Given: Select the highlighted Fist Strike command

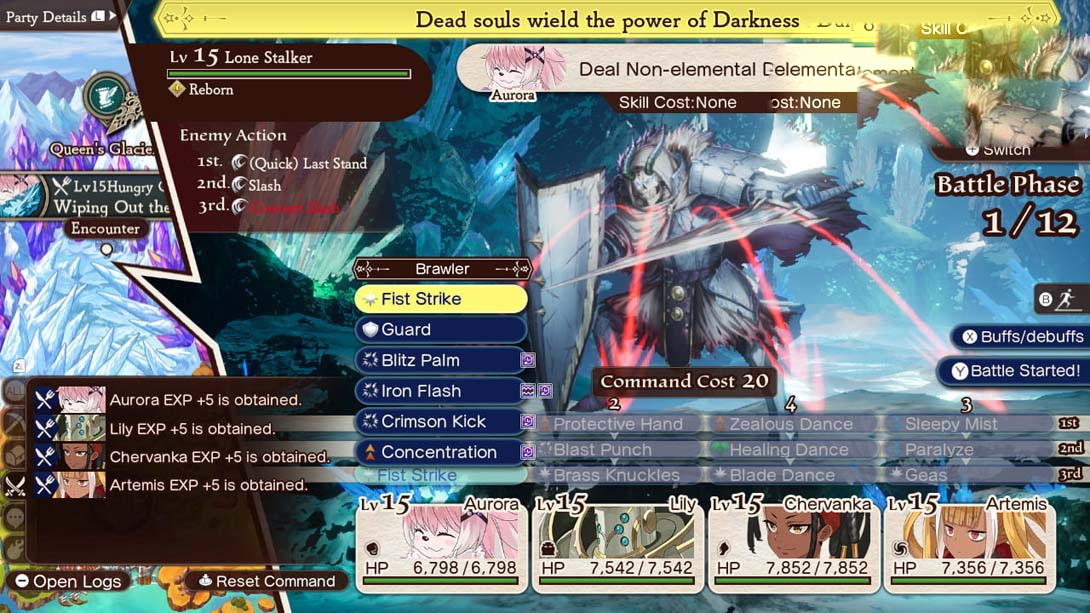Looking at the screenshot, I should [x=440, y=299].
